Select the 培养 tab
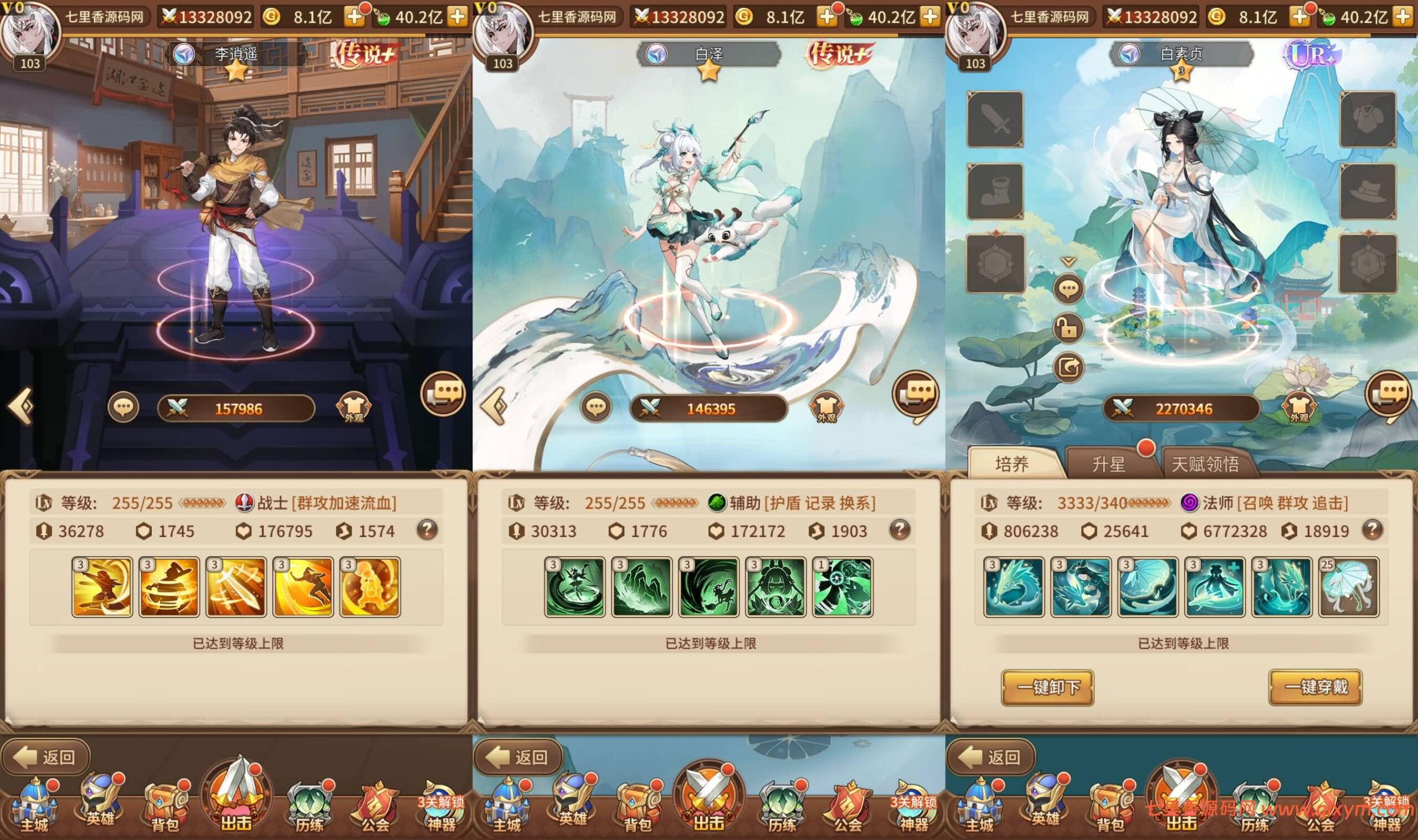This screenshot has width=1418, height=840. click(1011, 464)
